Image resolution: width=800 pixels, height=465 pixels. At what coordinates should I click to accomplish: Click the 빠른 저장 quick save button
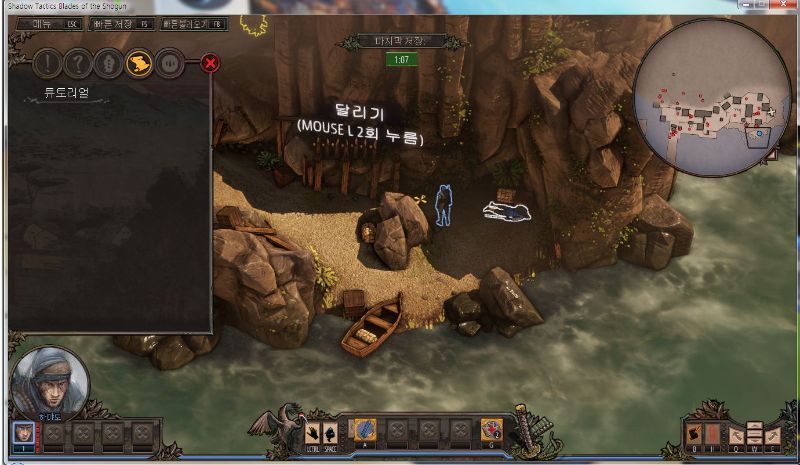120,23
